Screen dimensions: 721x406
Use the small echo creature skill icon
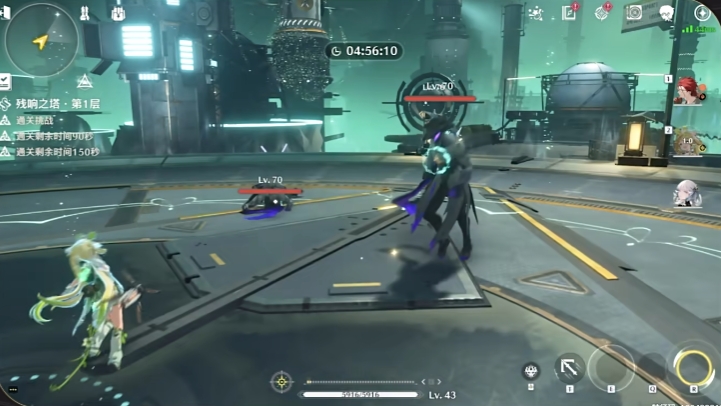point(531,371)
